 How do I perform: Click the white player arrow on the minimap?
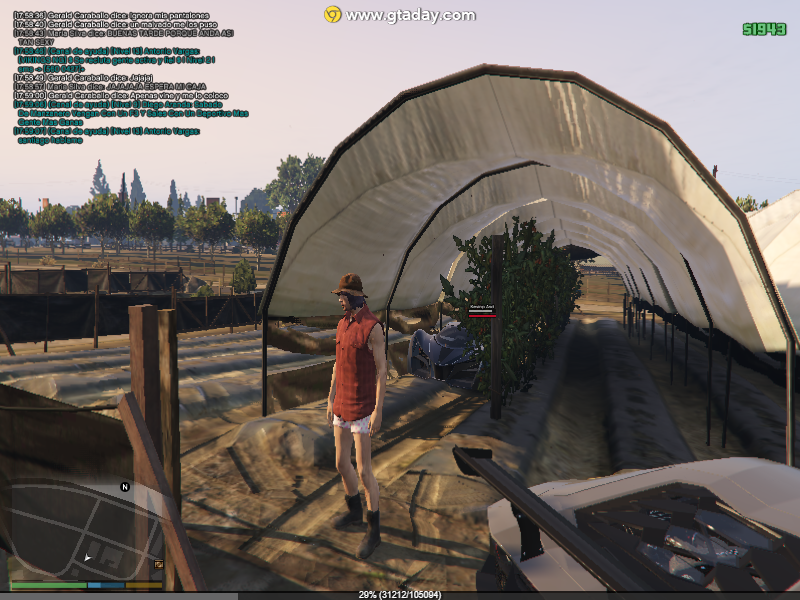tap(88, 557)
